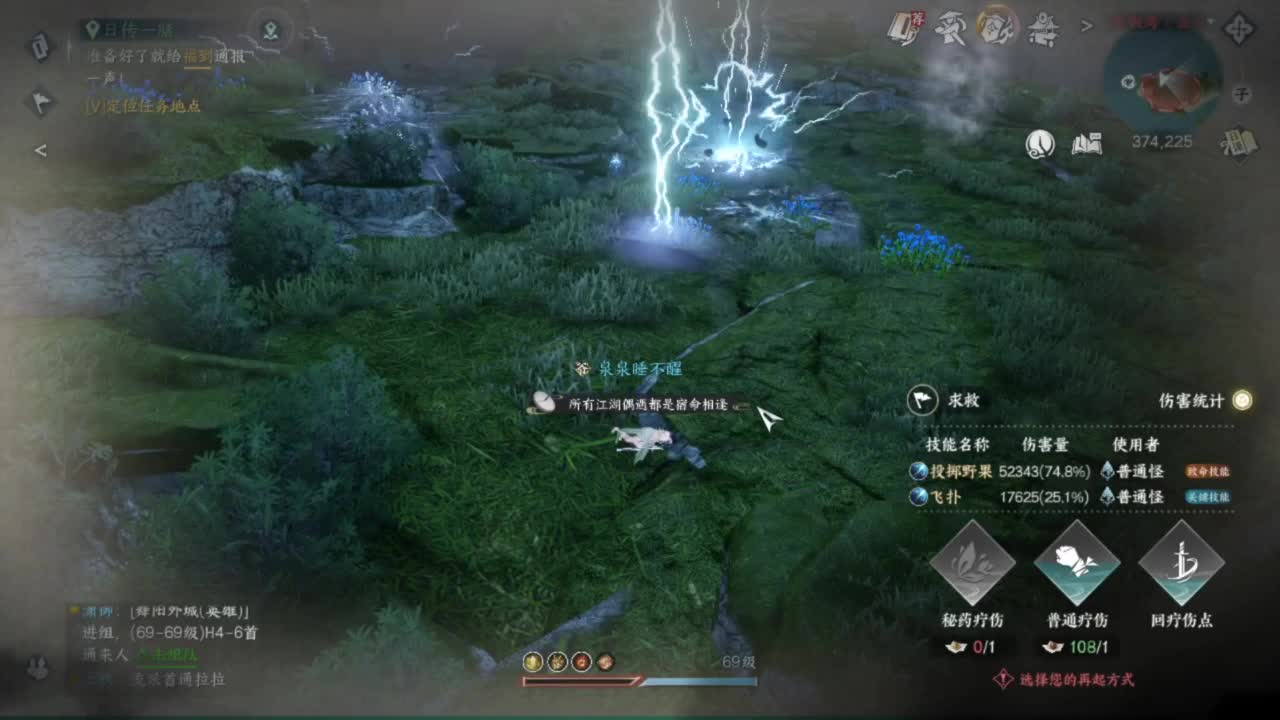Open the book/atlas icon below the minimap
The width and height of the screenshot is (1280, 720).
(x=1089, y=144)
